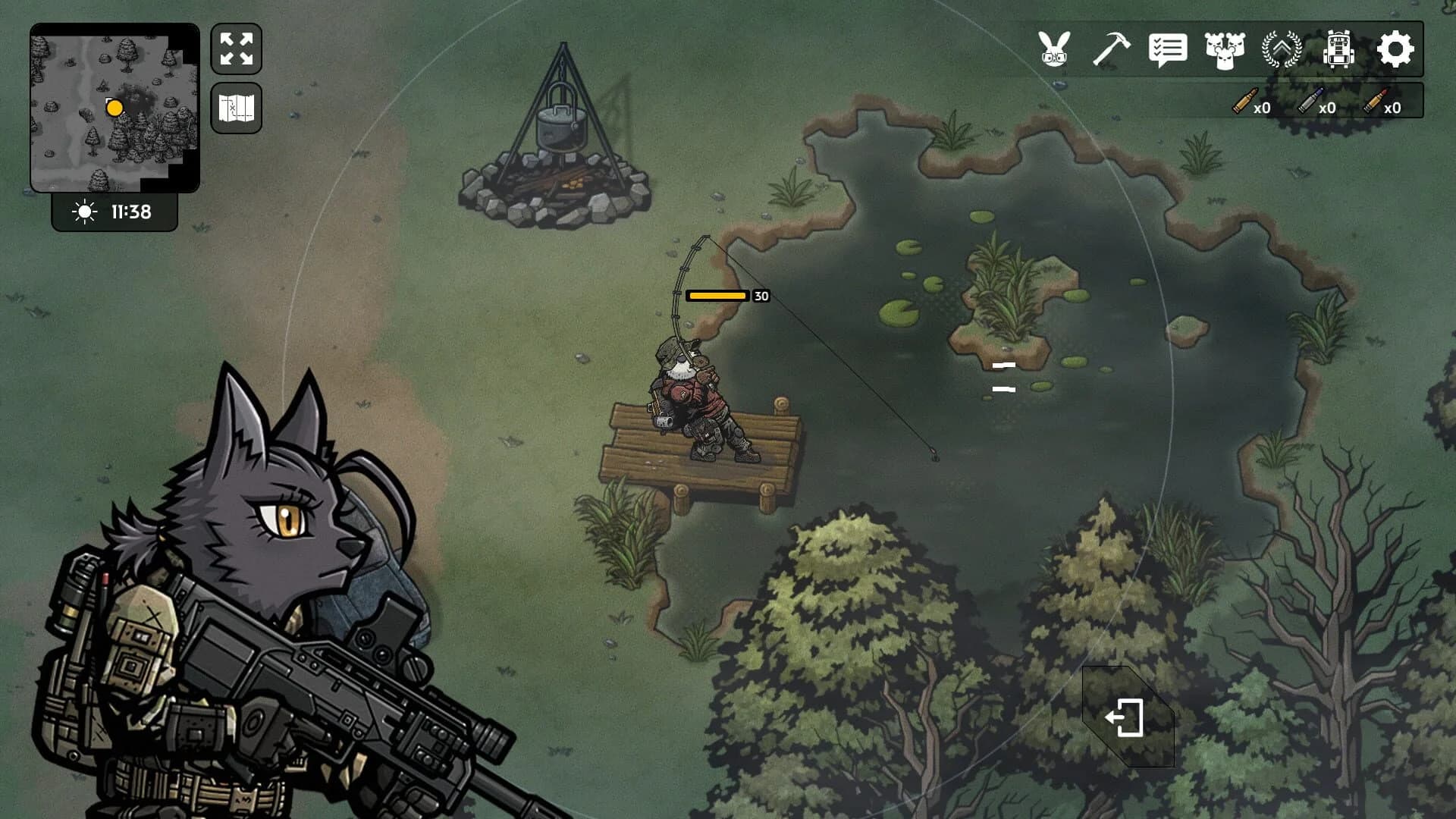Open the truck vehicle menu
This screenshot has height=819, width=1456.
(1338, 50)
